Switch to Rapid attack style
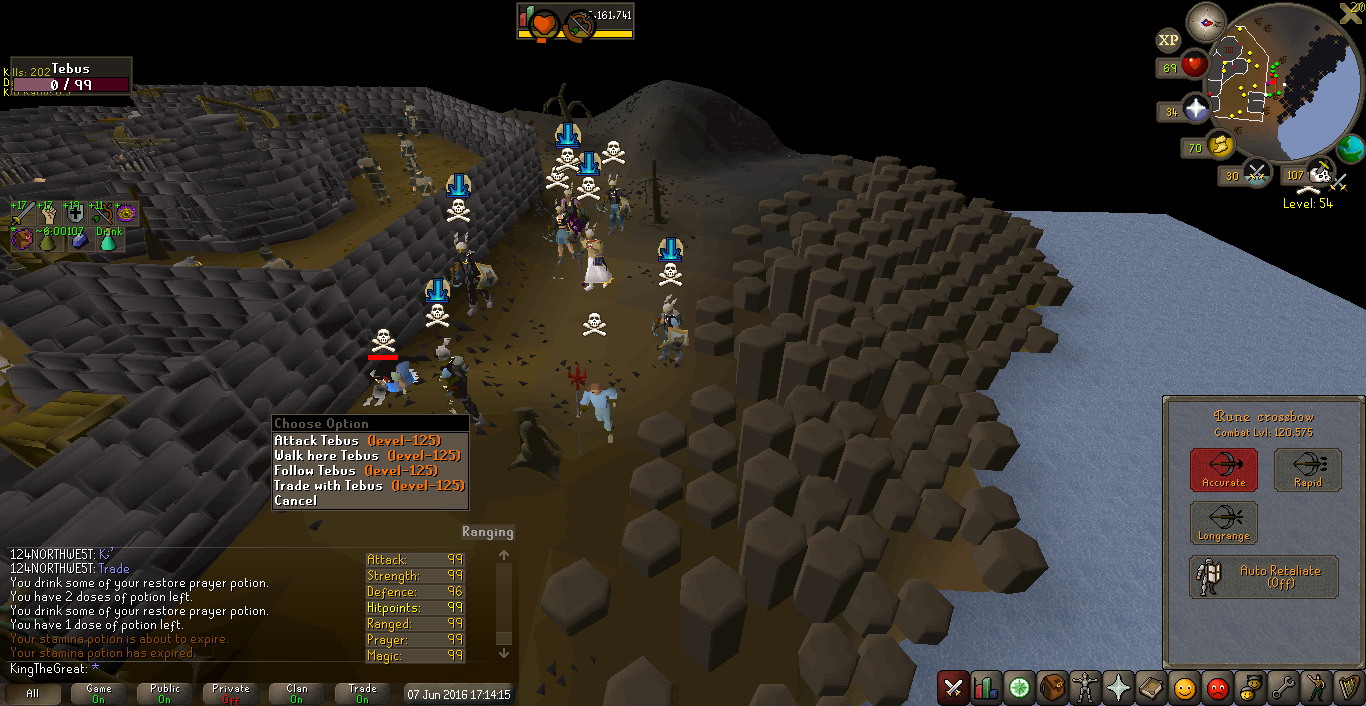Image resolution: width=1366 pixels, height=706 pixels. (1307, 469)
